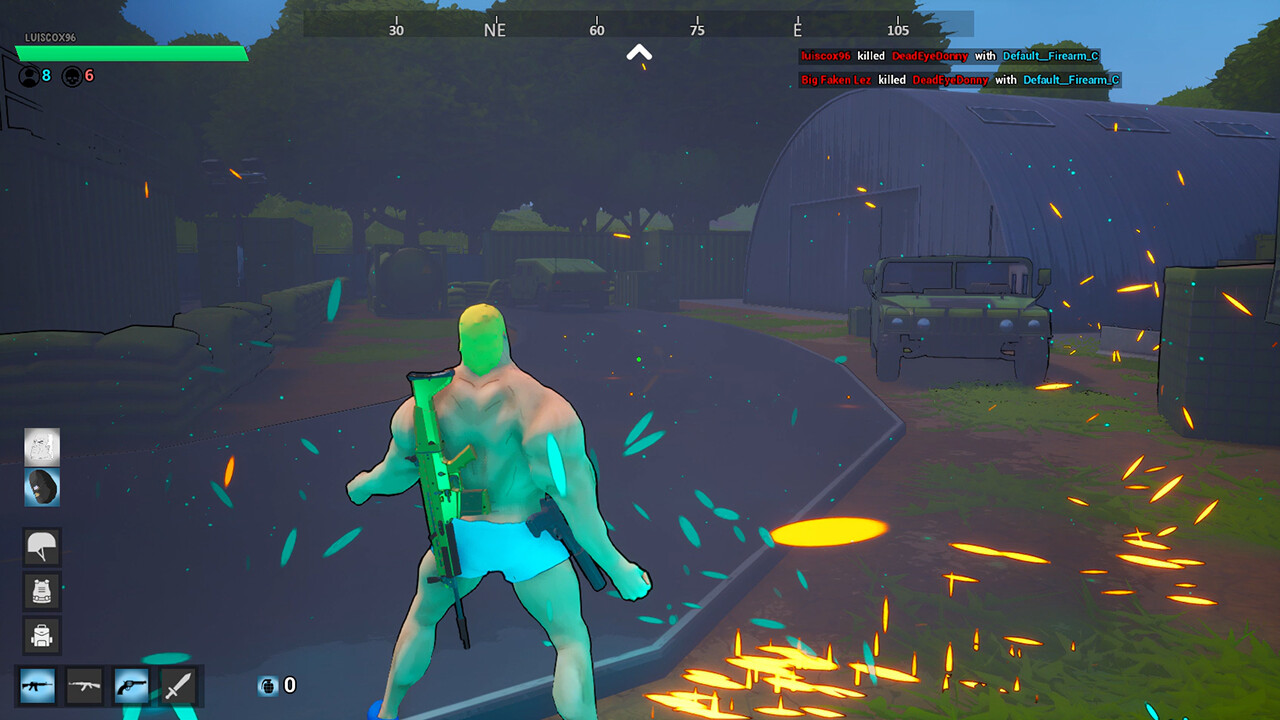Click the grenade counter icon

pos(267,687)
